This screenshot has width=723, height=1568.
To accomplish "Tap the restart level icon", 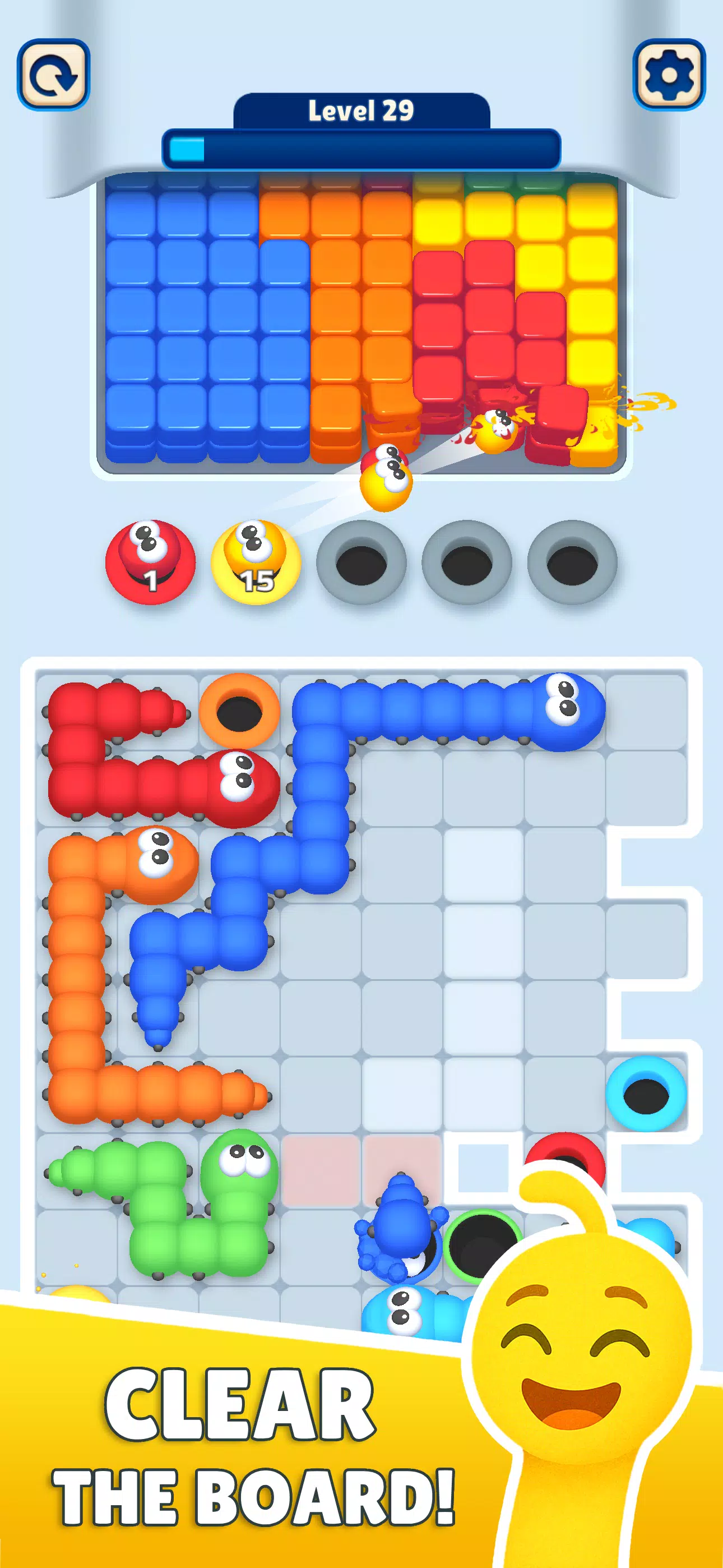I will pos(54,73).
